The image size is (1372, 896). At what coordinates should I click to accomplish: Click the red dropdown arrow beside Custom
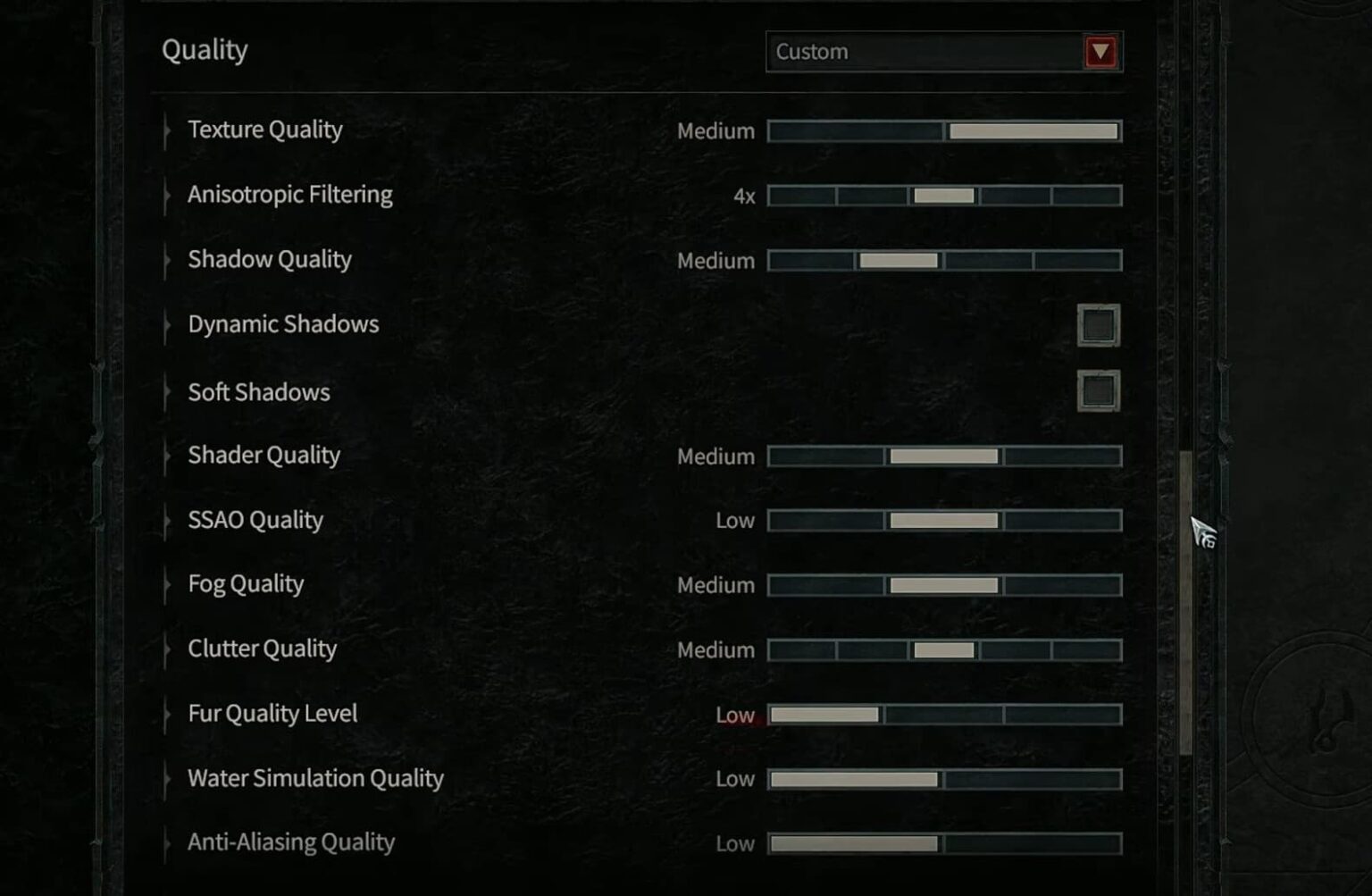1100,51
